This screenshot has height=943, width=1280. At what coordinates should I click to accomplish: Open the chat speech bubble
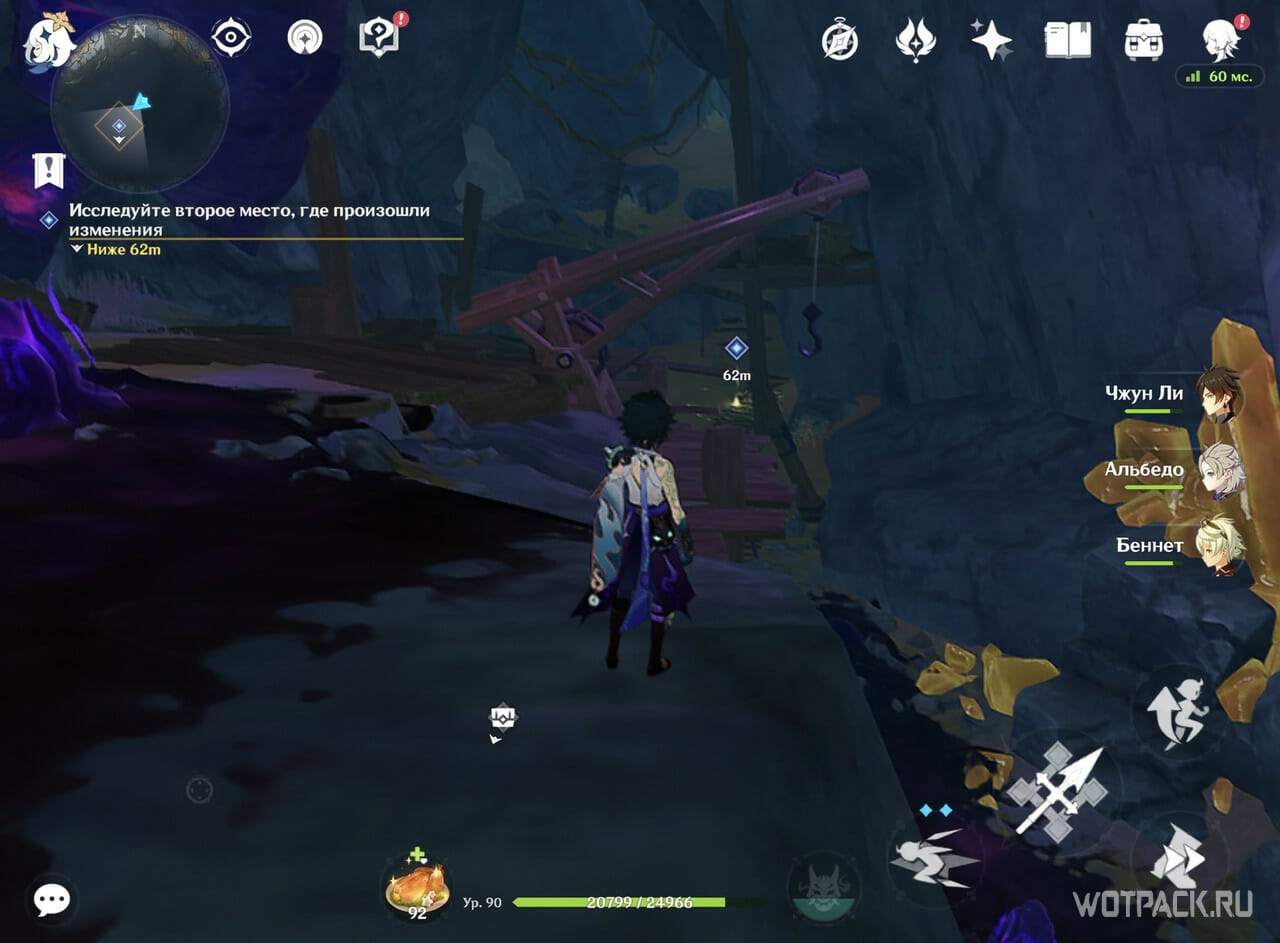51,899
